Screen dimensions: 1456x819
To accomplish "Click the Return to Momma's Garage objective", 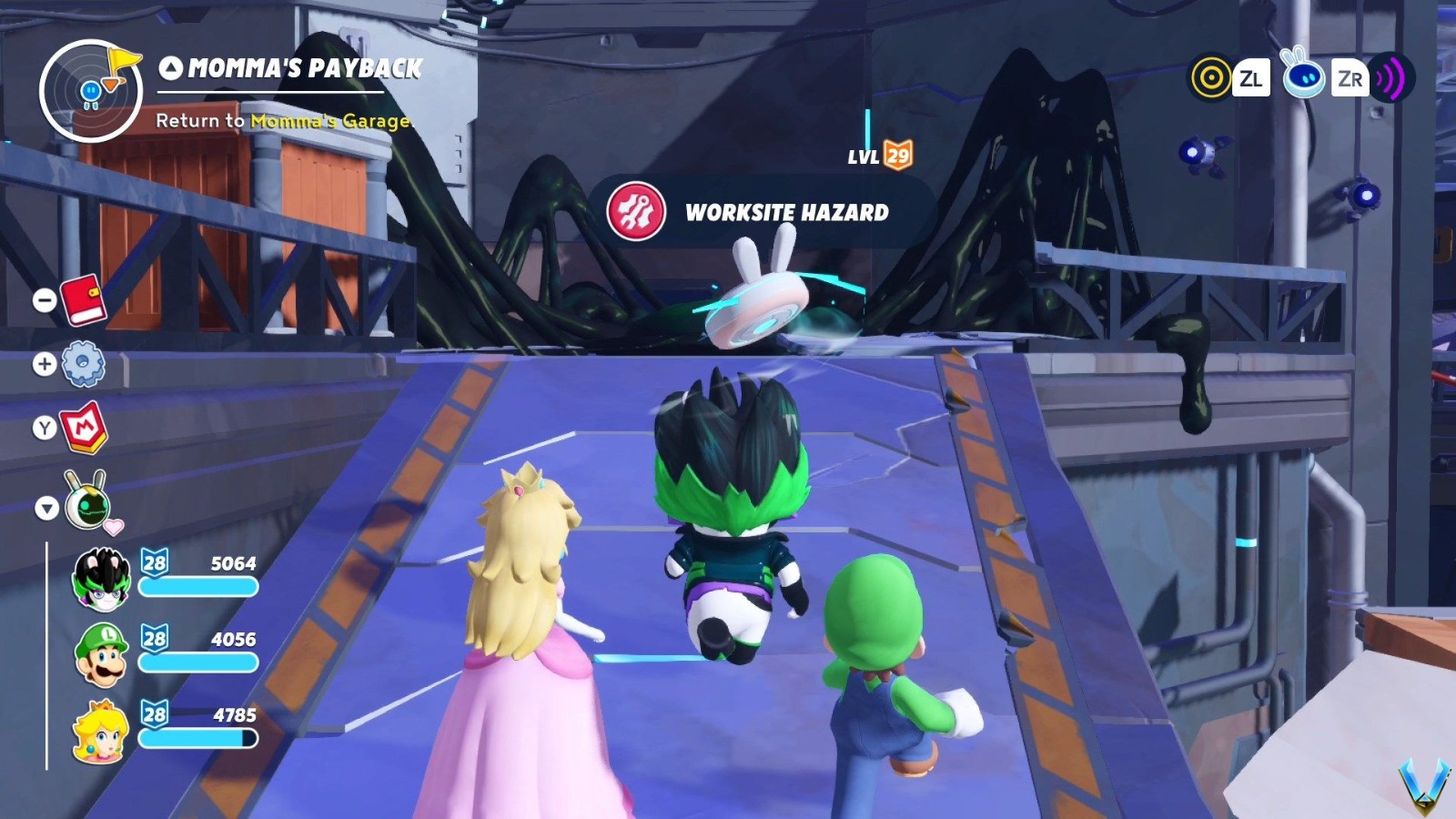I will point(282,120).
